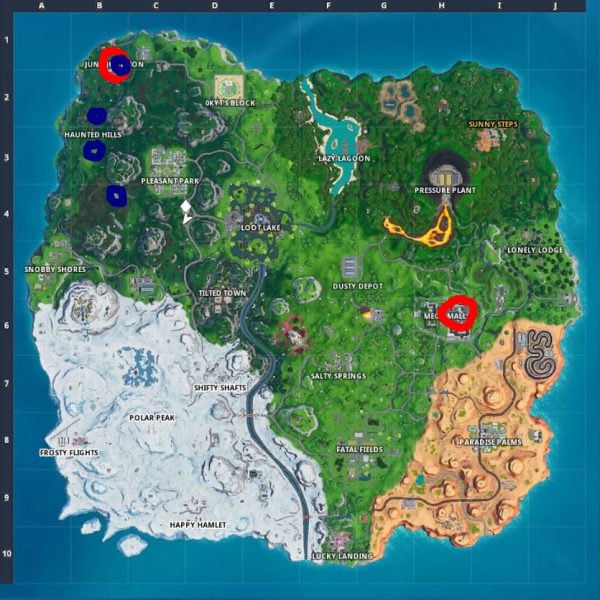Click the Lonely Lodge location label
Viewport: 600px width, 600px height.
535,250
